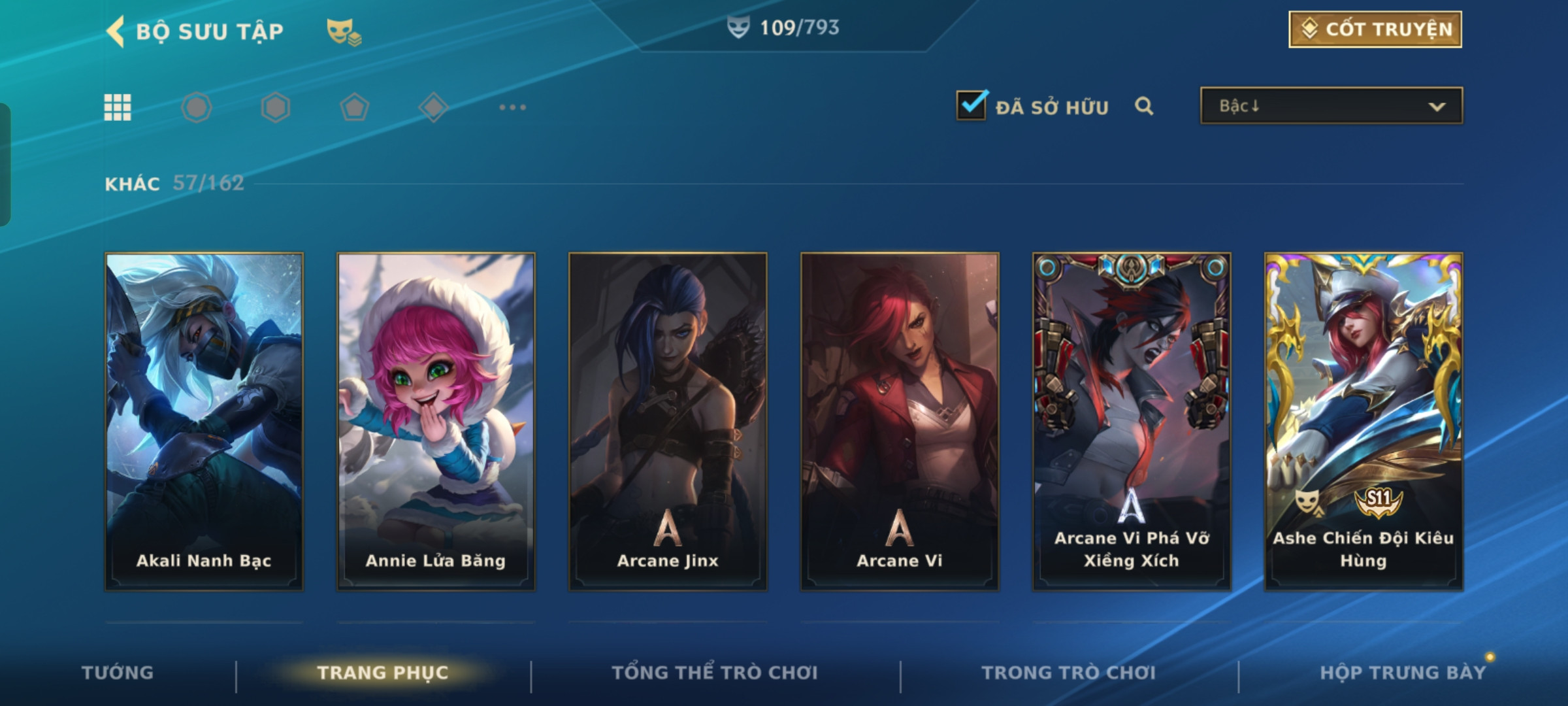The width and height of the screenshot is (1568, 706).
Task: Open the Hộp Trưng Bày tab
Action: pos(1403,673)
